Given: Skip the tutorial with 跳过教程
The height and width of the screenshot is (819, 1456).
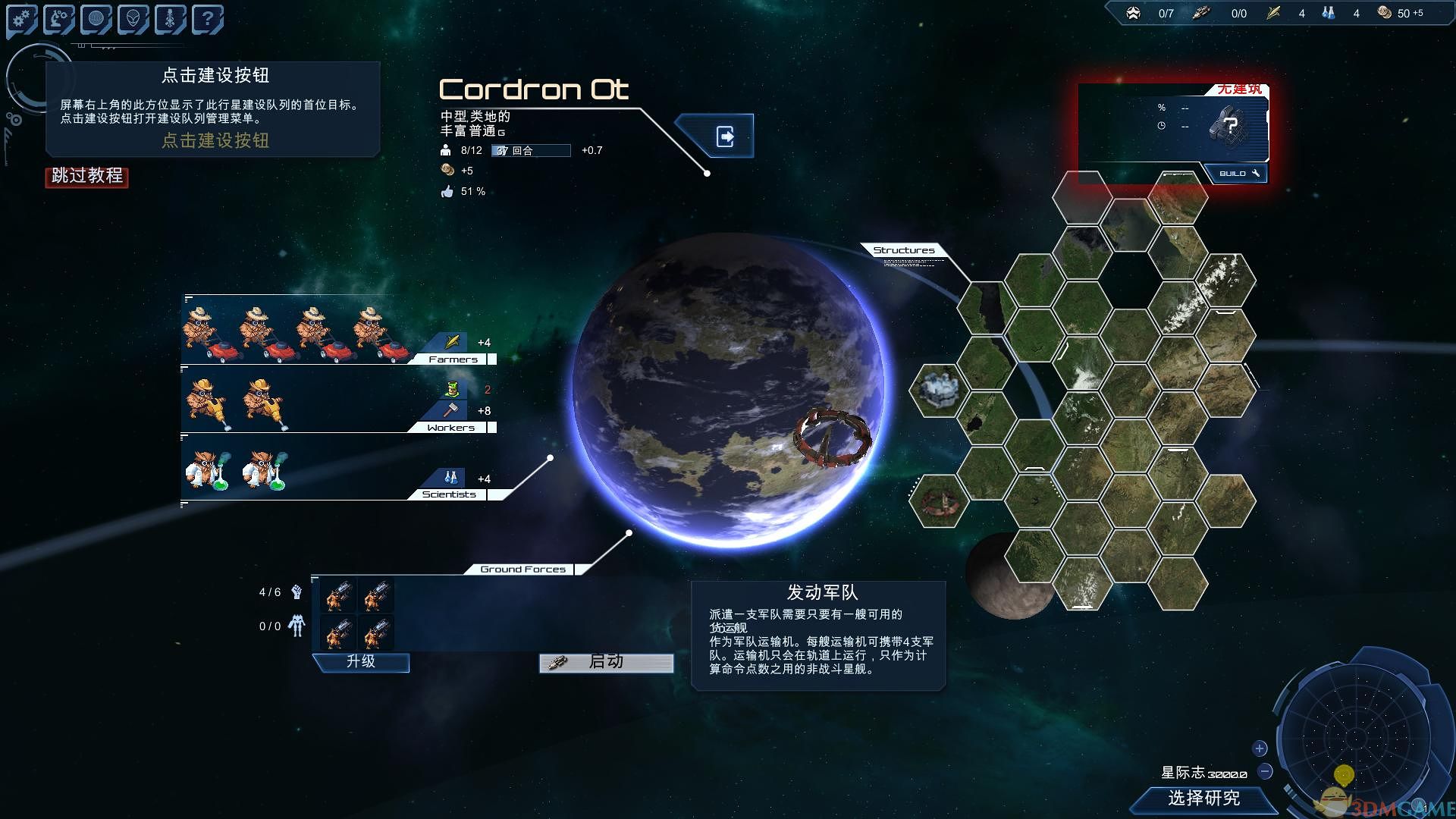Looking at the screenshot, I should [x=87, y=176].
